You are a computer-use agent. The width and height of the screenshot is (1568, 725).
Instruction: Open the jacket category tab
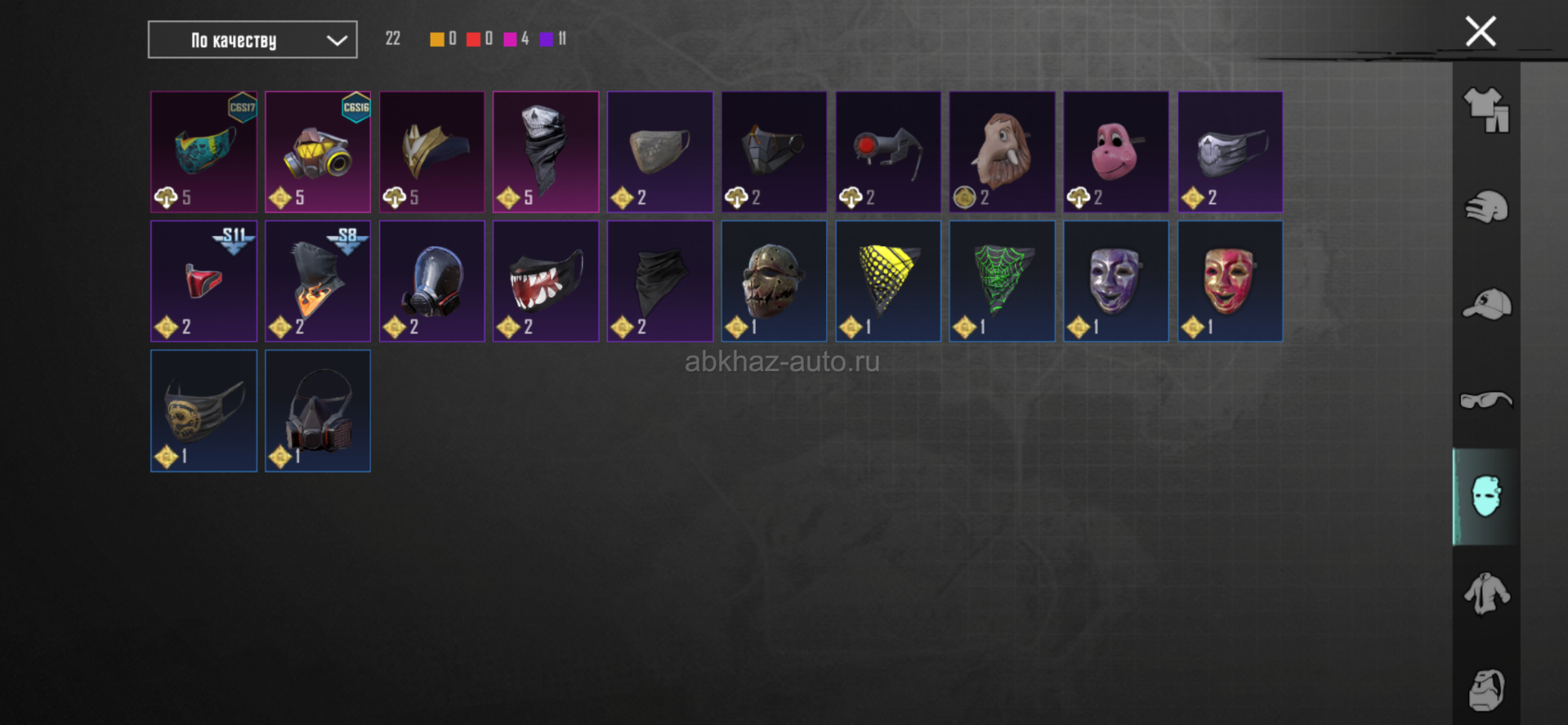1486,593
